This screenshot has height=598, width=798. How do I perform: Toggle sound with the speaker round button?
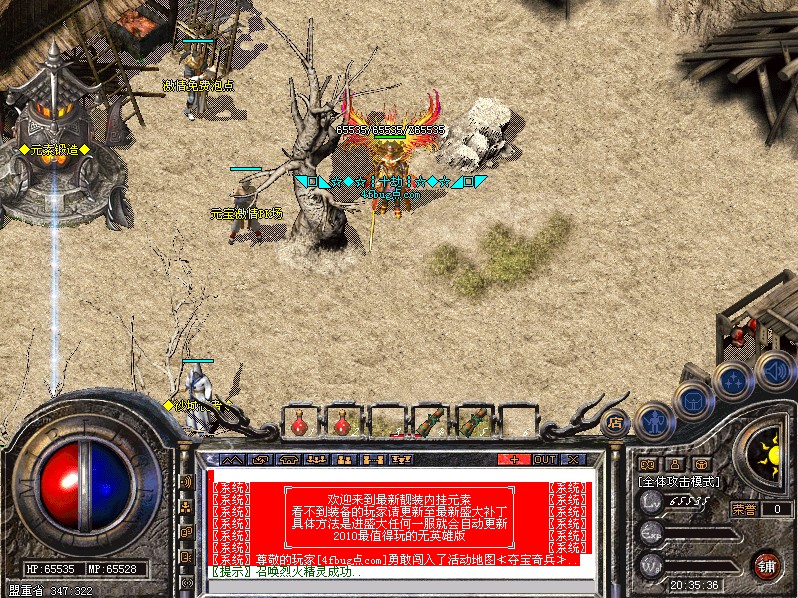773,370
